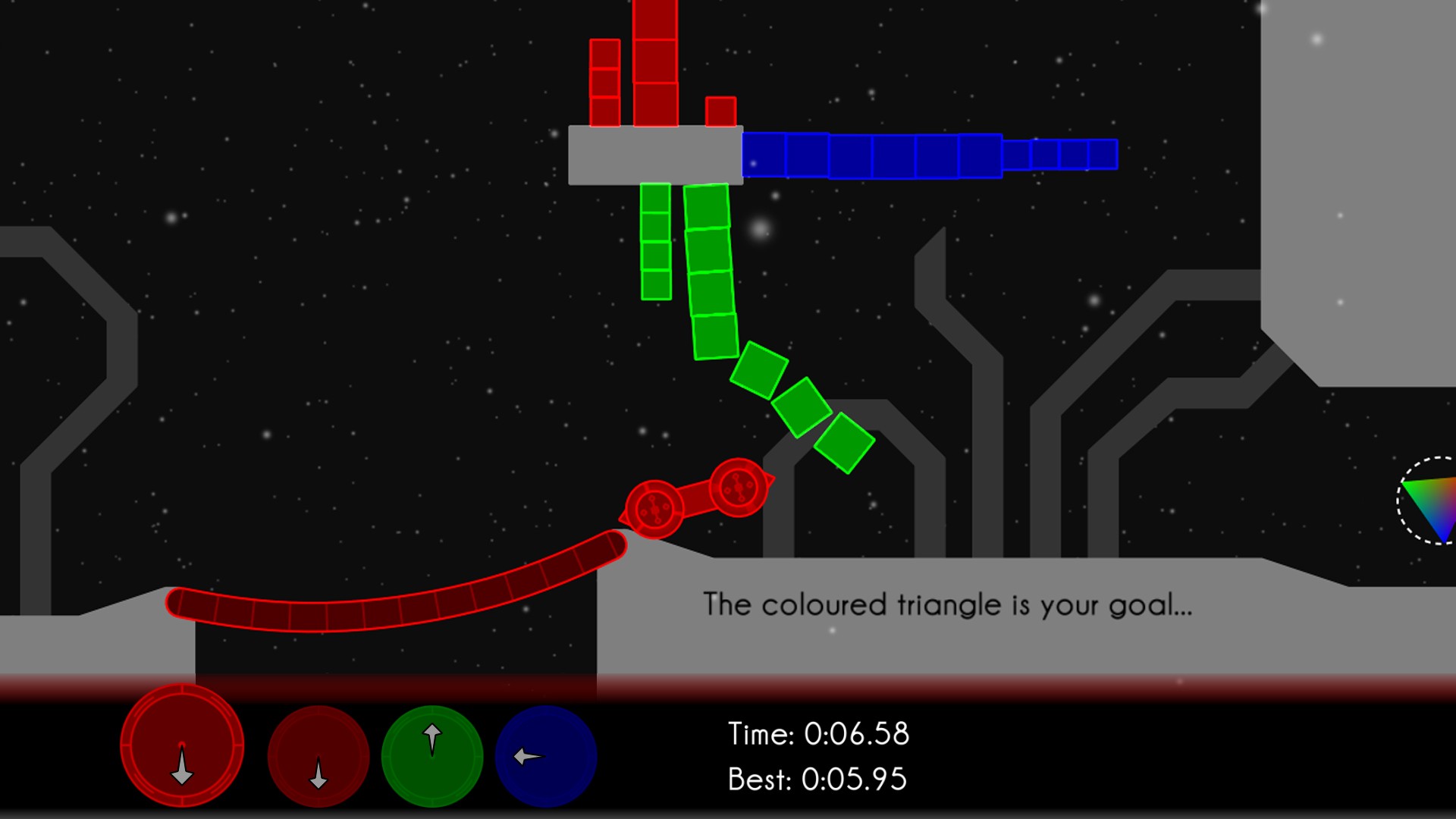Viewport: 1456px width, 819px height.
Task: Select the blue thruster dial pointing left
Action: tap(546, 757)
